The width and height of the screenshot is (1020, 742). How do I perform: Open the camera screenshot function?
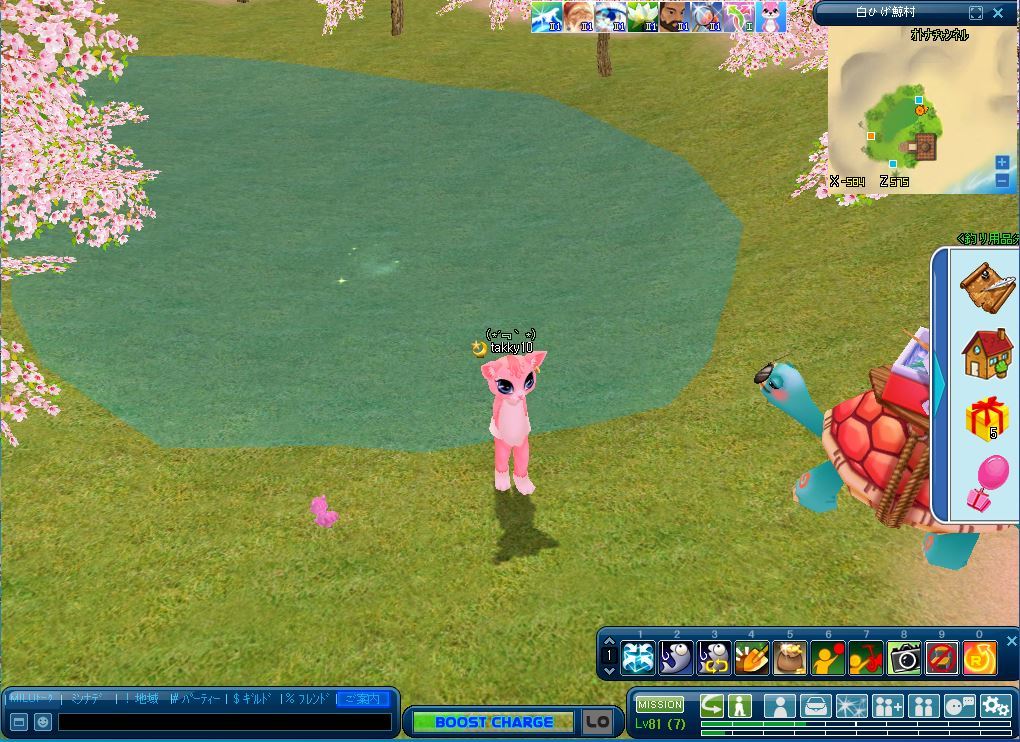(904, 657)
